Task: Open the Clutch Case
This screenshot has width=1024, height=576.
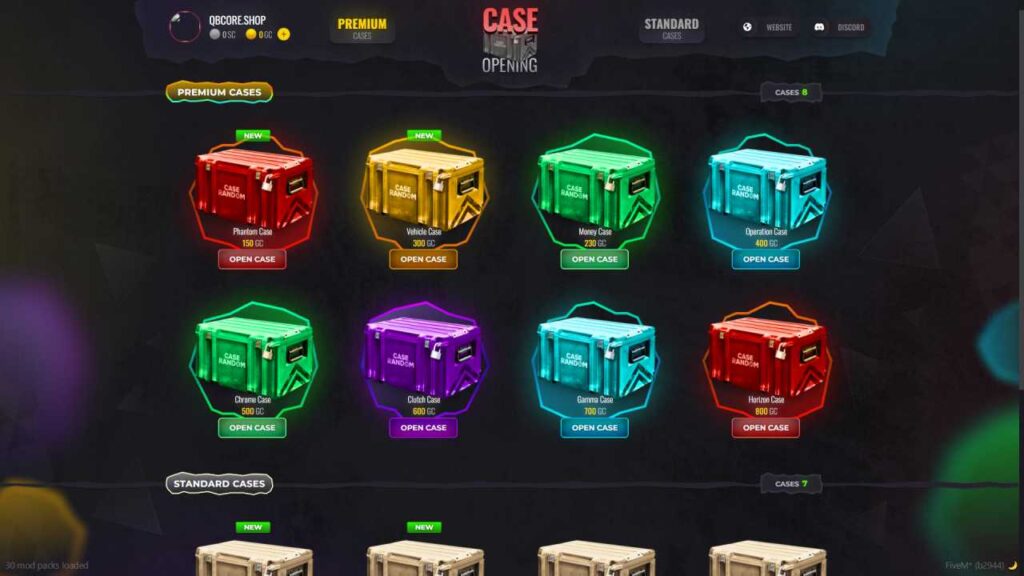Action: pyautogui.click(x=423, y=427)
